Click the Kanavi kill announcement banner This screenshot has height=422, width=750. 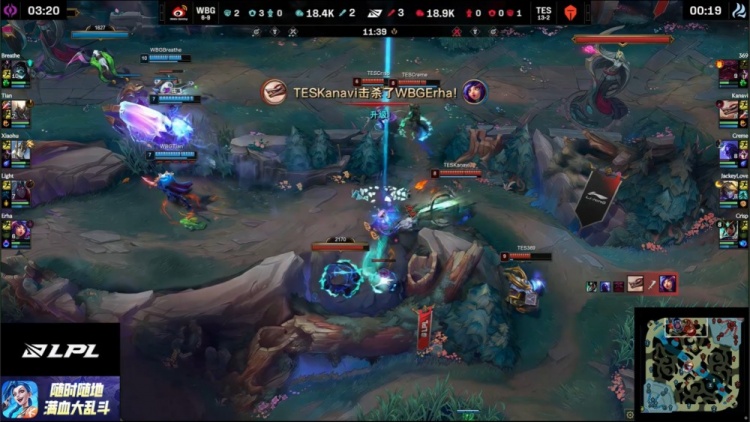tap(374, 93)
